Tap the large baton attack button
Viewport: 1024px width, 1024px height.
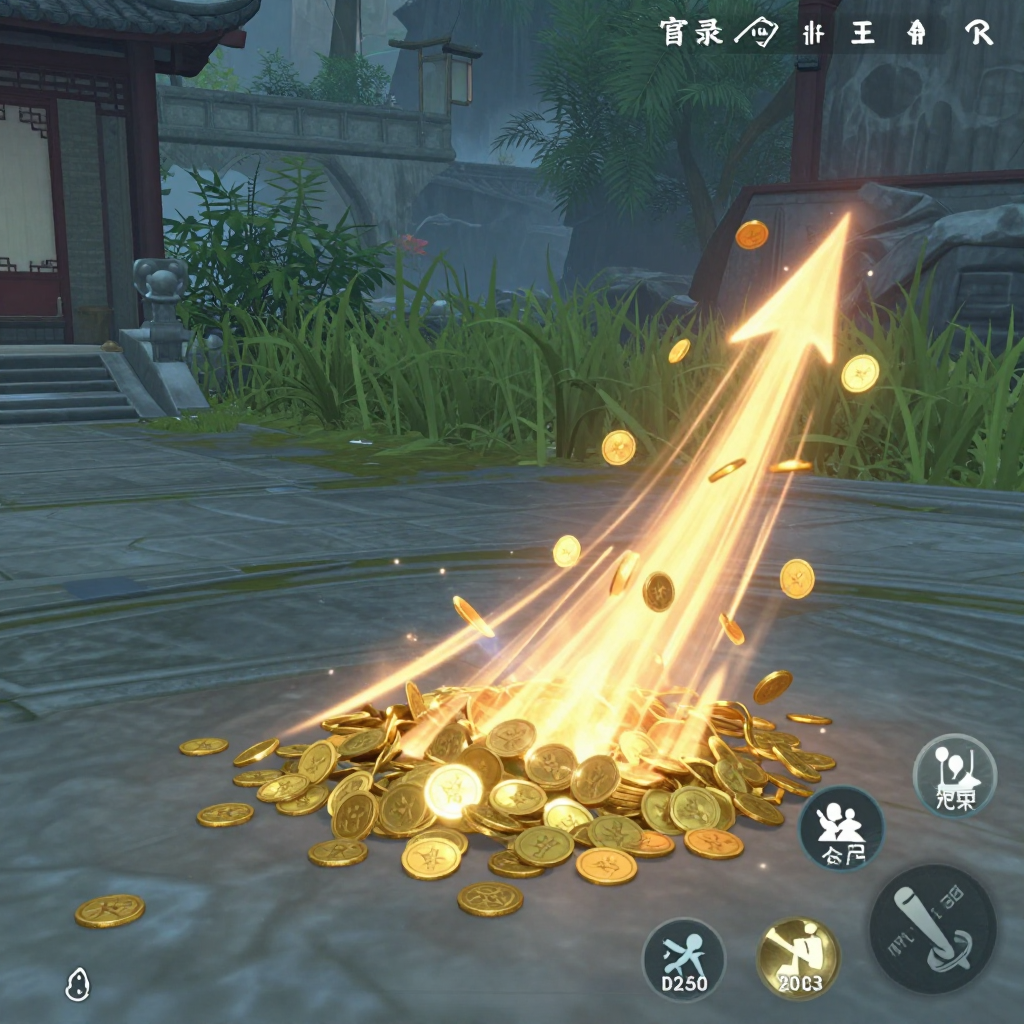(x=932, y=929)
